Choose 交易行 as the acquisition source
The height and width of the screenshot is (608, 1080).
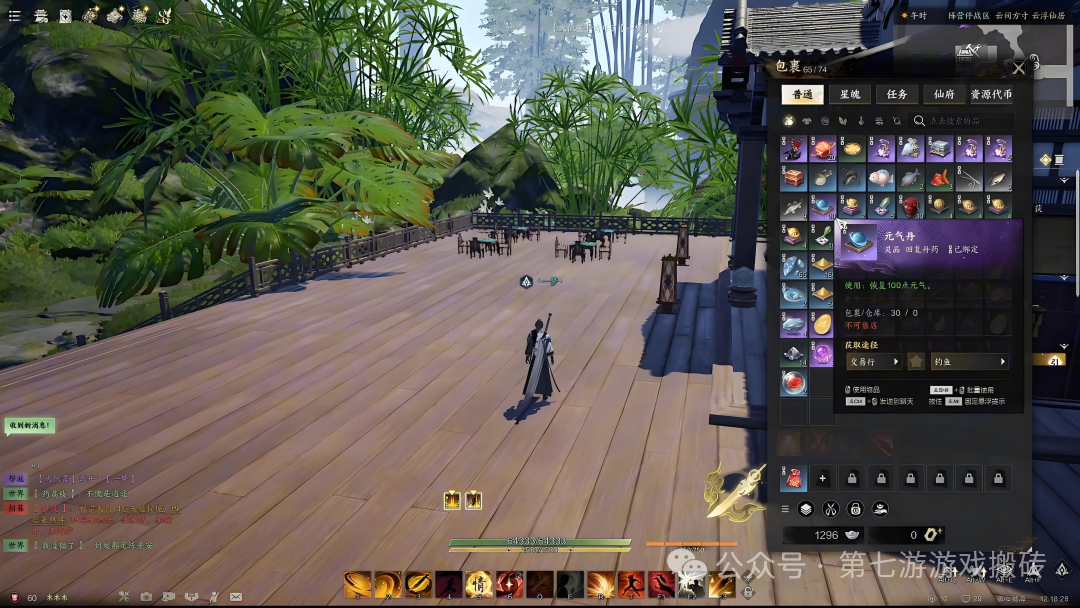874,361
